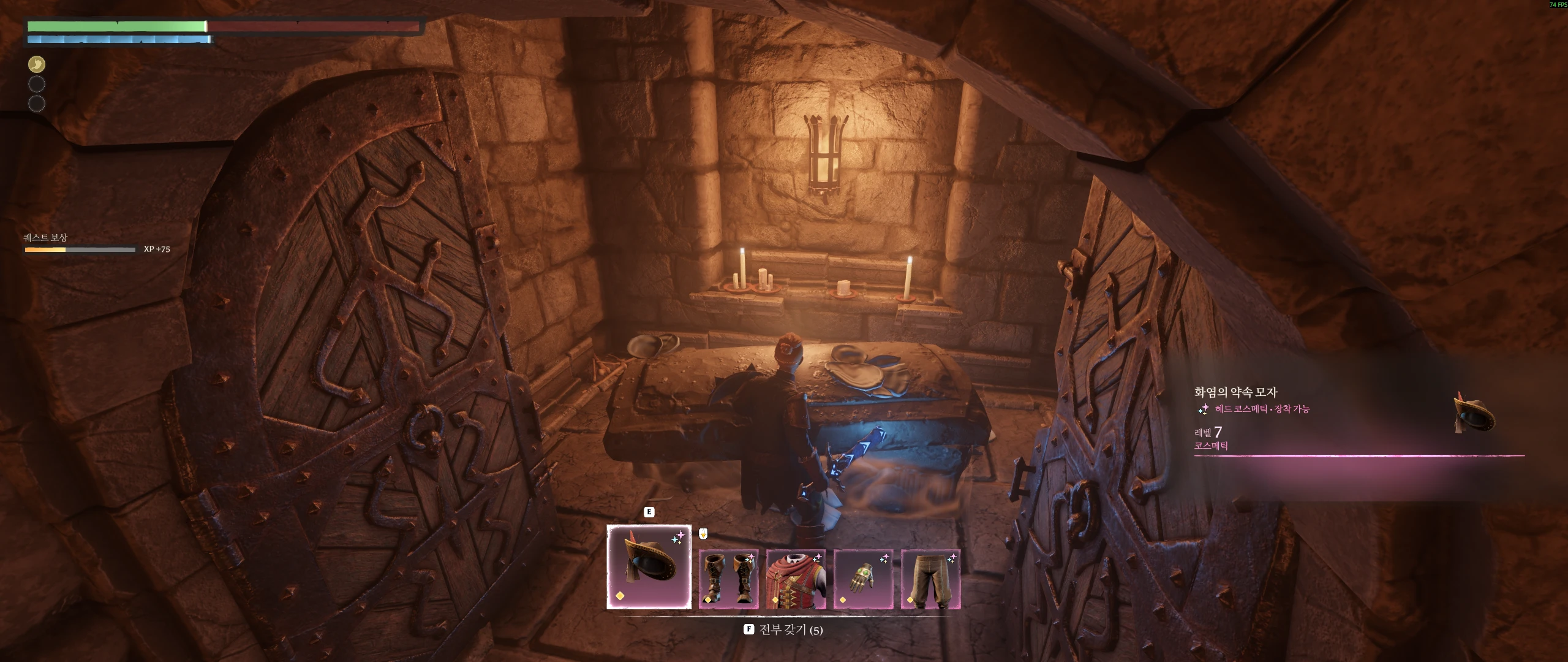Viewport: 1568px width, 662px height.
Task: Select the gloves cosmetic loot slot
Action: coord(863,579)
